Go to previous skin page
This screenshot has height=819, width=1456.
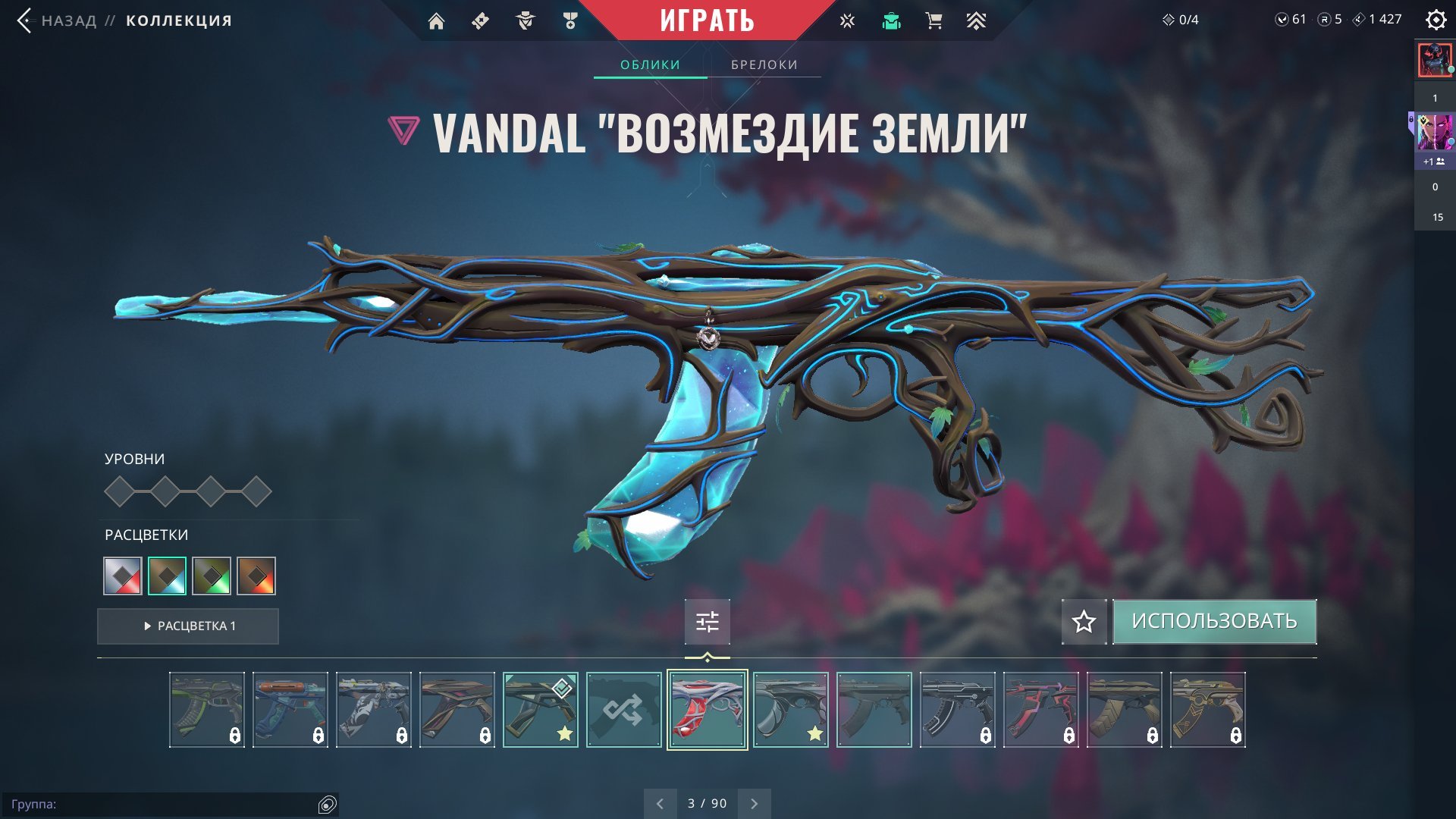tap(660, 803)
